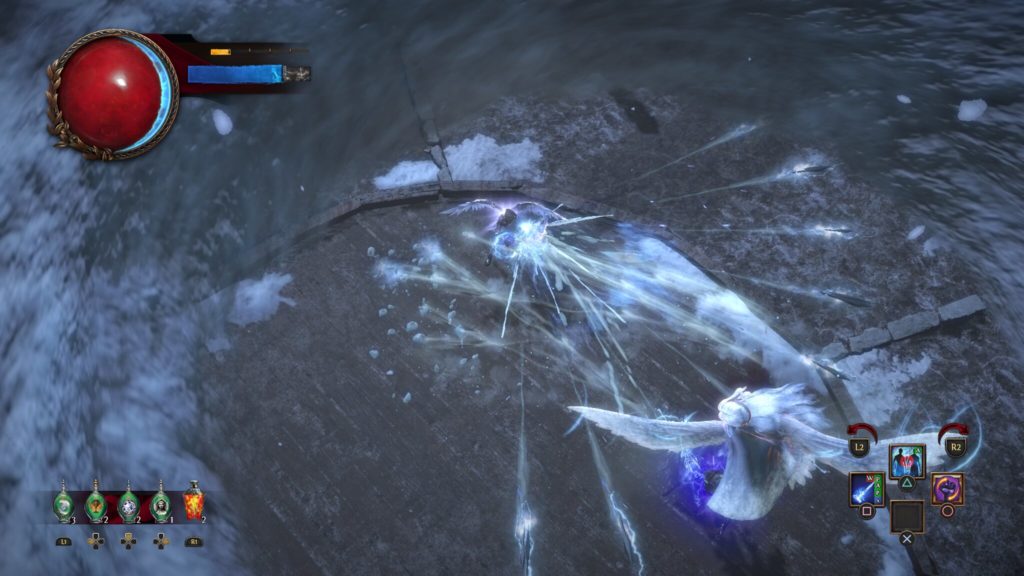Activate the green flask with face emblem
The image size is (1024, 576).
coord(160,505)
